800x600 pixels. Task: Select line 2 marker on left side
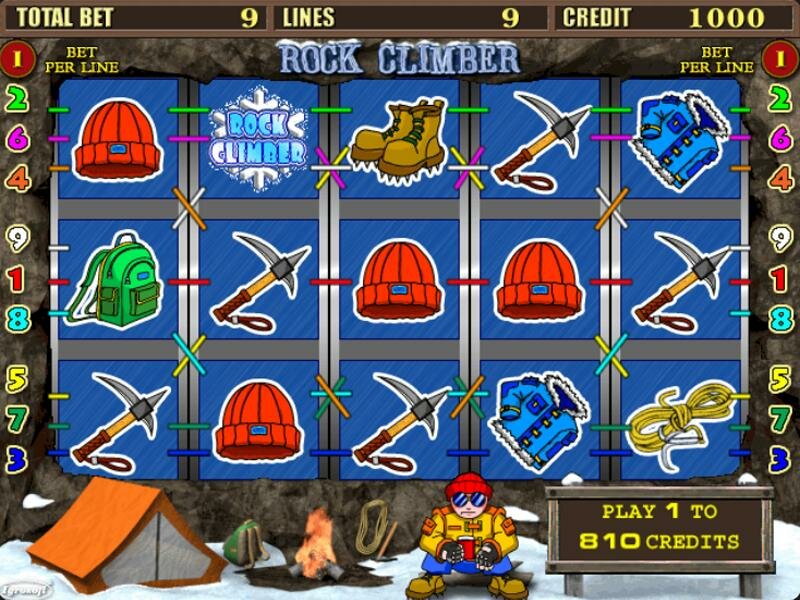17,98
